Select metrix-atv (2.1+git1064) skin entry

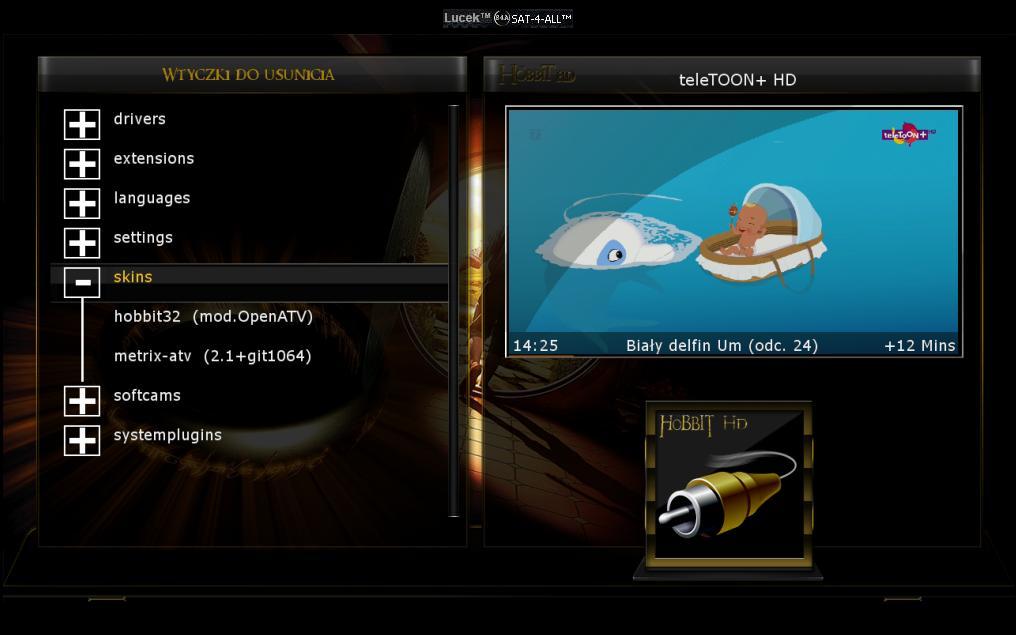(x=212, y=356)
